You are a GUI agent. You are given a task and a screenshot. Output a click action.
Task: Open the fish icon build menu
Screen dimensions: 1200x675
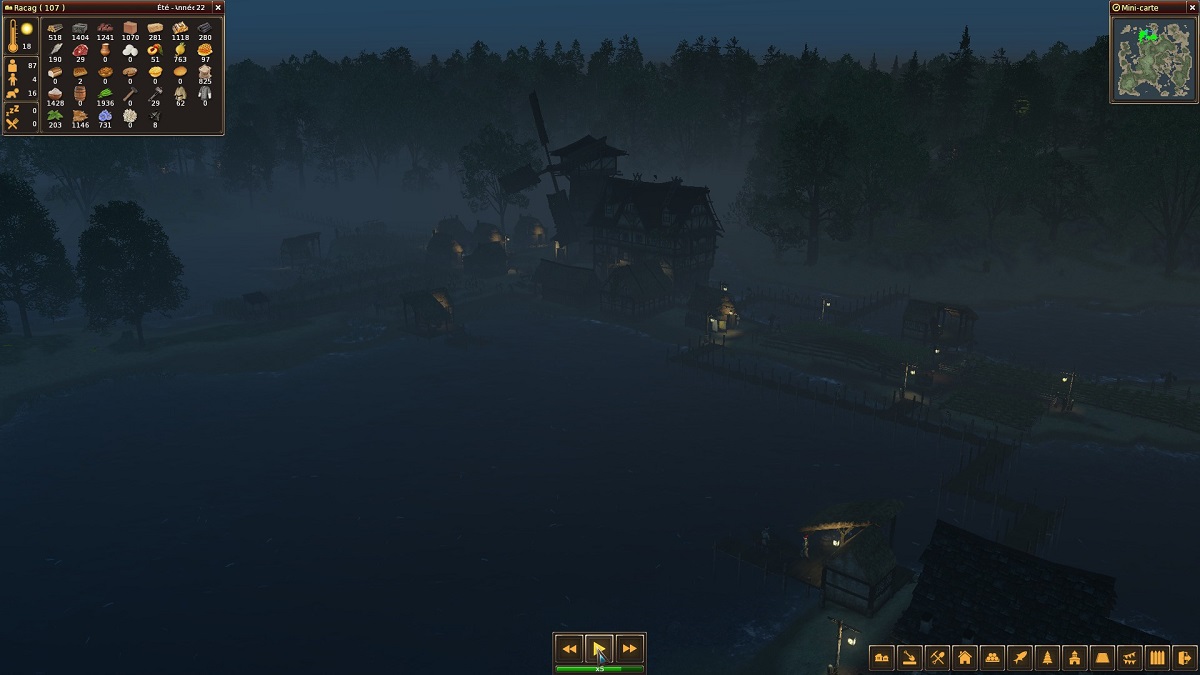pyautogui.click(x=1020, y=657)
